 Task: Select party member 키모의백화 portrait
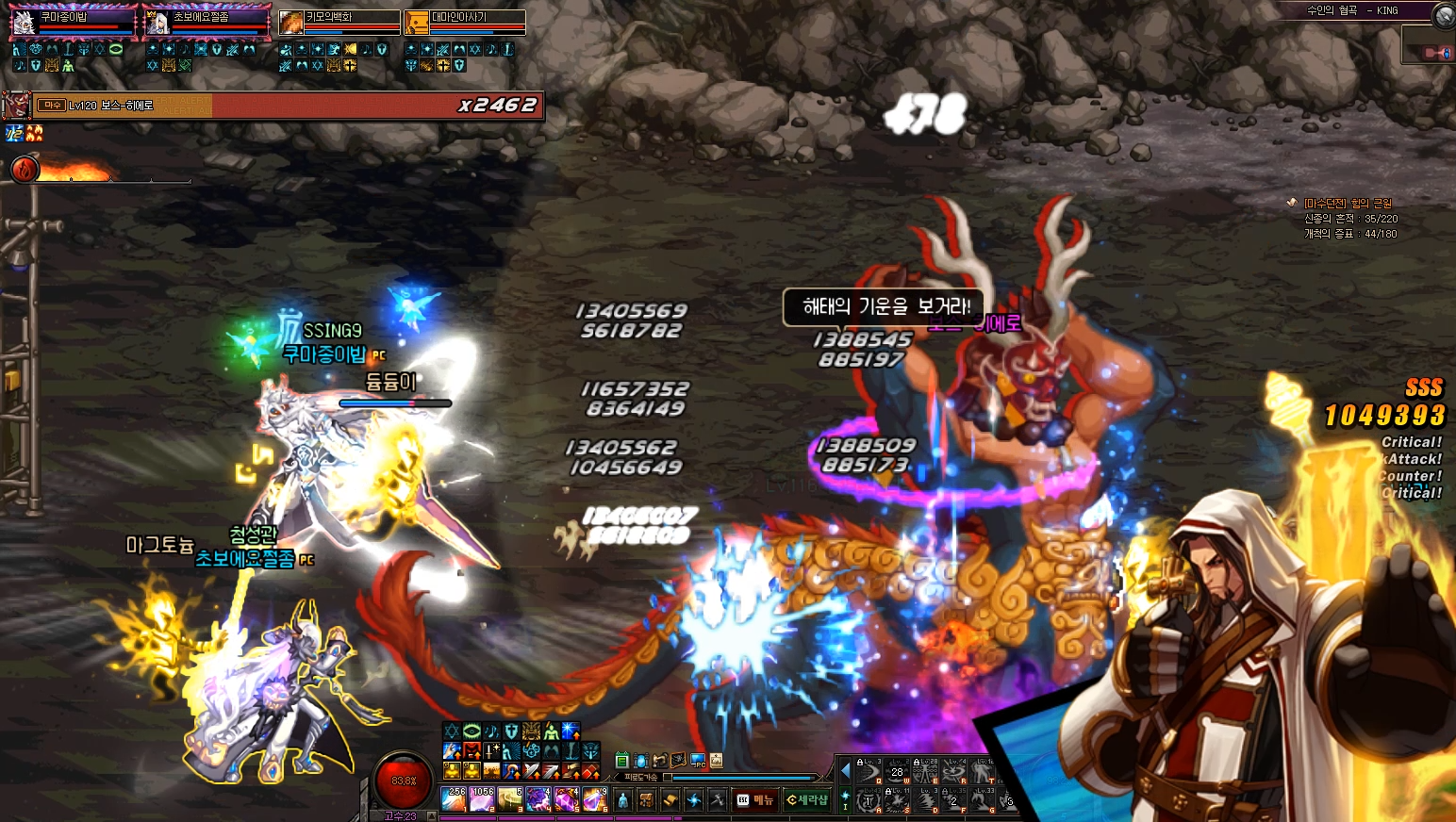291,22
